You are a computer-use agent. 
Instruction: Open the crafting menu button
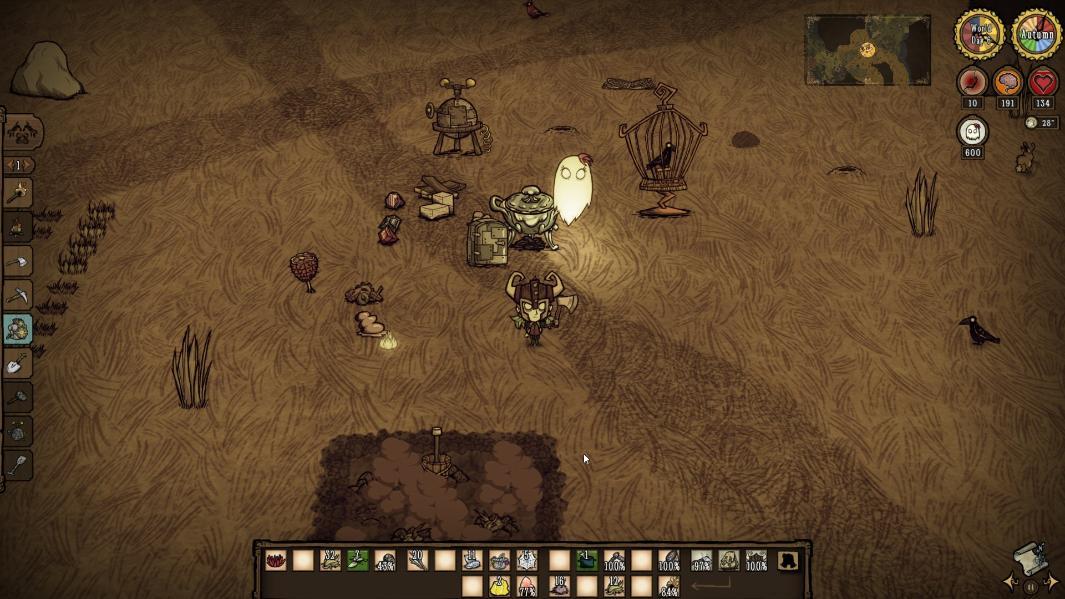[x=24, y=131]
